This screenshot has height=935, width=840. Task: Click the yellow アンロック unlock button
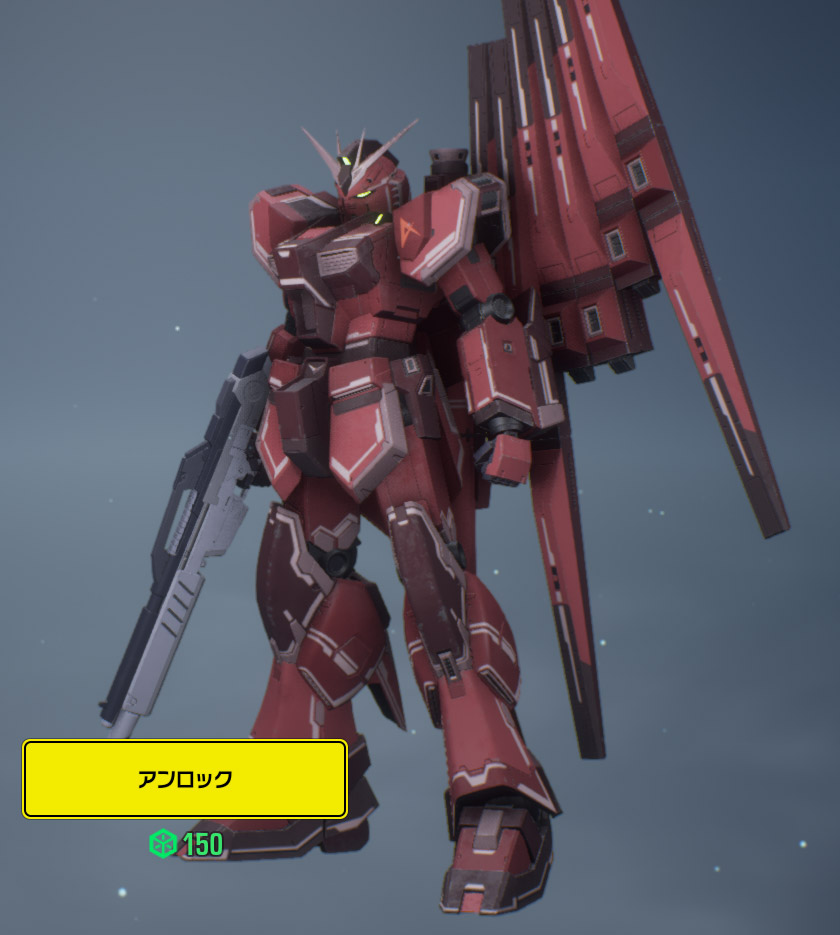coord(185,779)
